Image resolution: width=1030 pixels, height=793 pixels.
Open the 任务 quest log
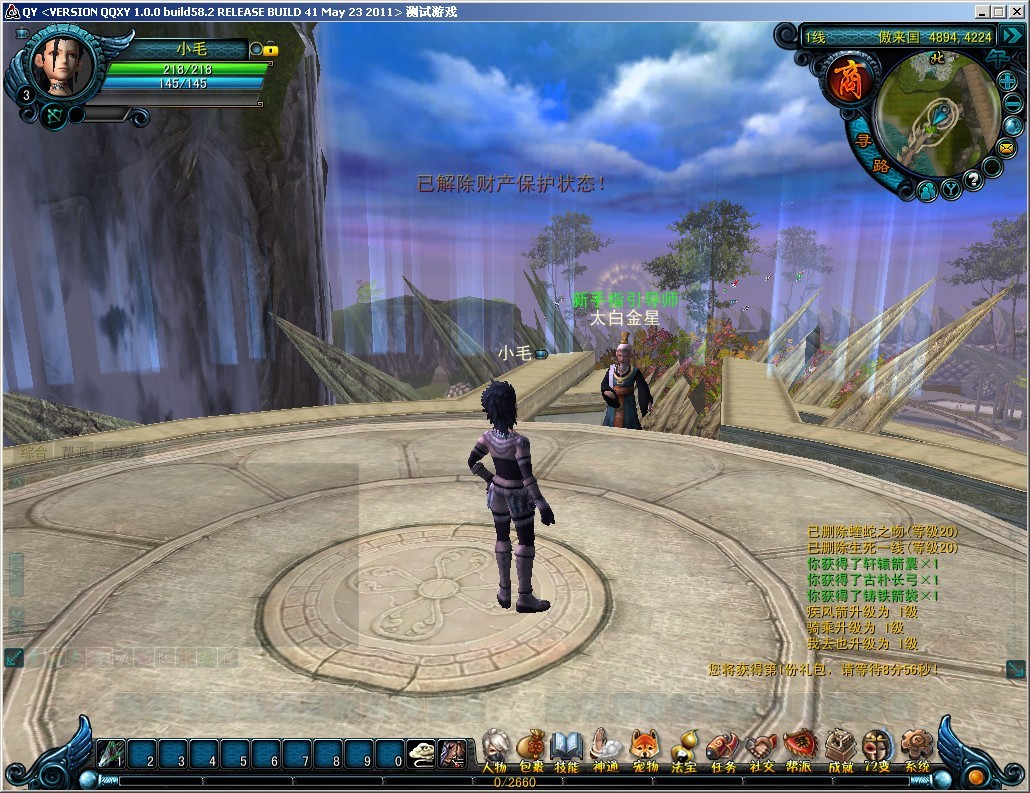[722, 749]
